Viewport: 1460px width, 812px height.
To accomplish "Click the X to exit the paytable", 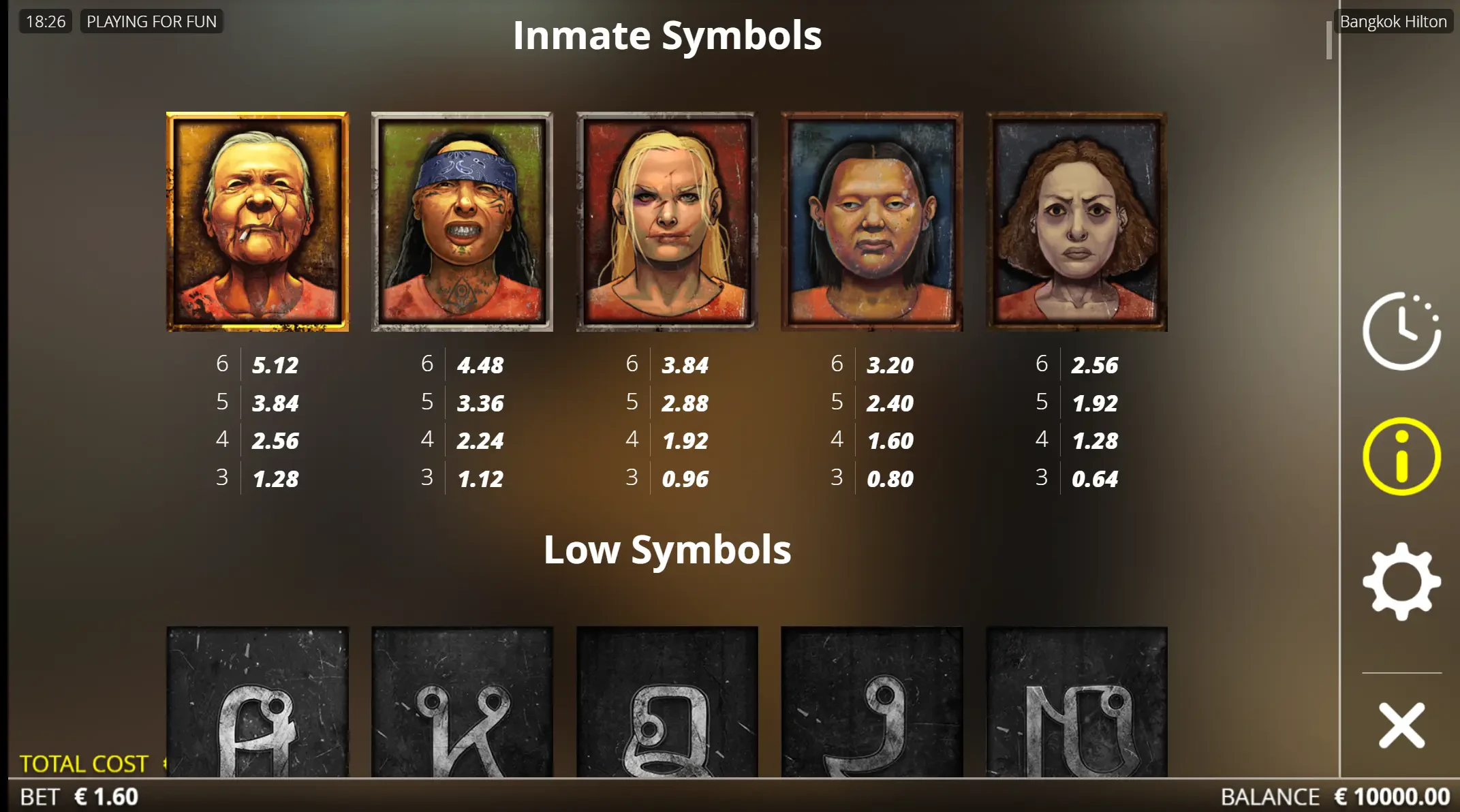I will click(x=1402, y=724).
